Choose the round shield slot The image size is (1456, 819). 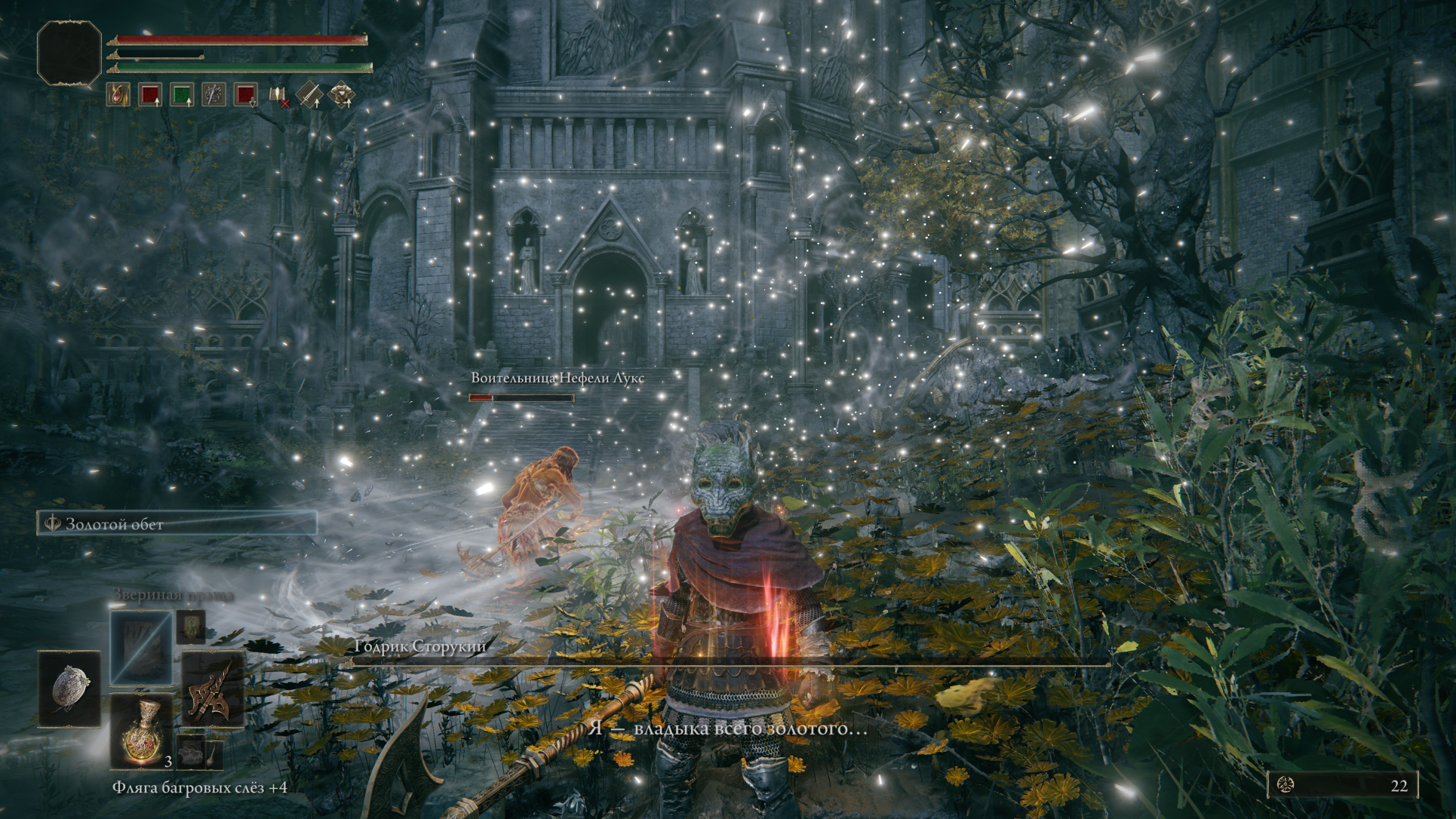click(69, 689)
